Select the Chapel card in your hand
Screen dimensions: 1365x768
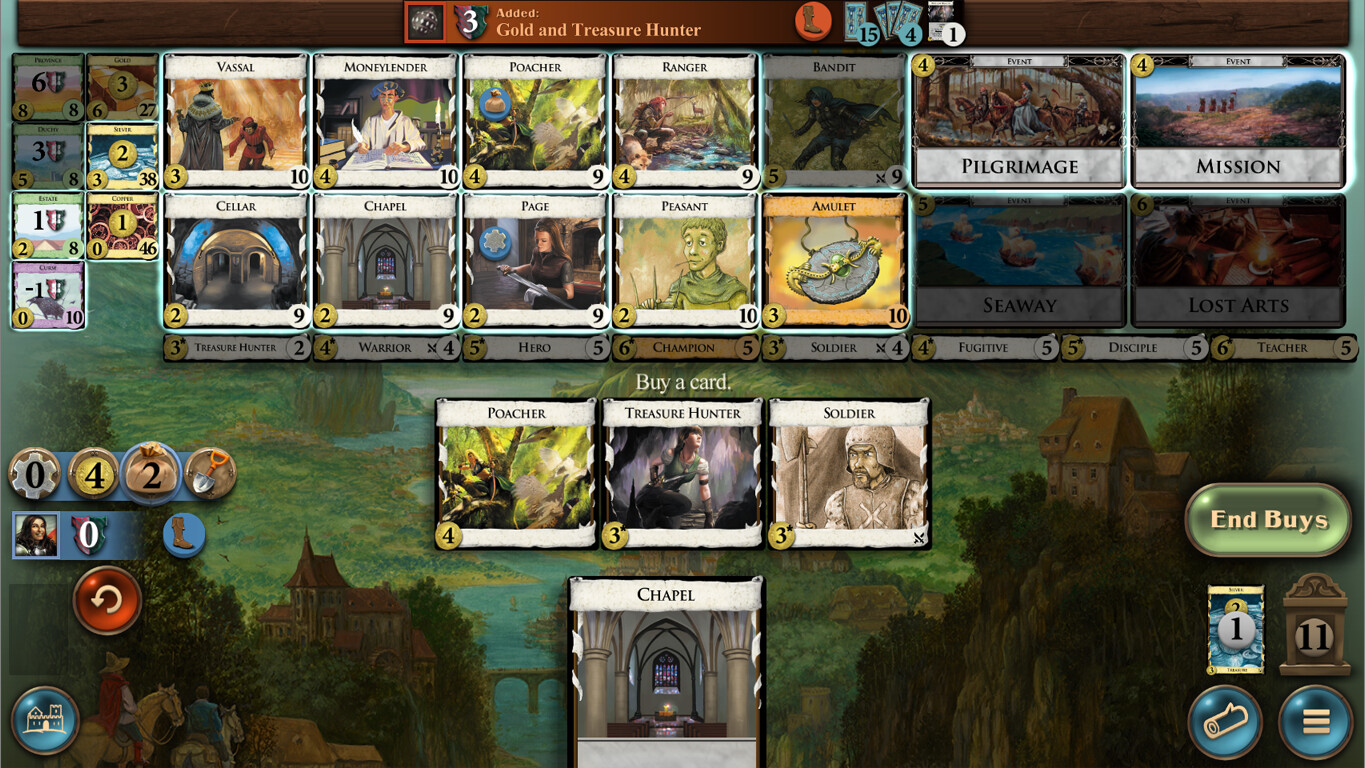click(x=665, y=670)
